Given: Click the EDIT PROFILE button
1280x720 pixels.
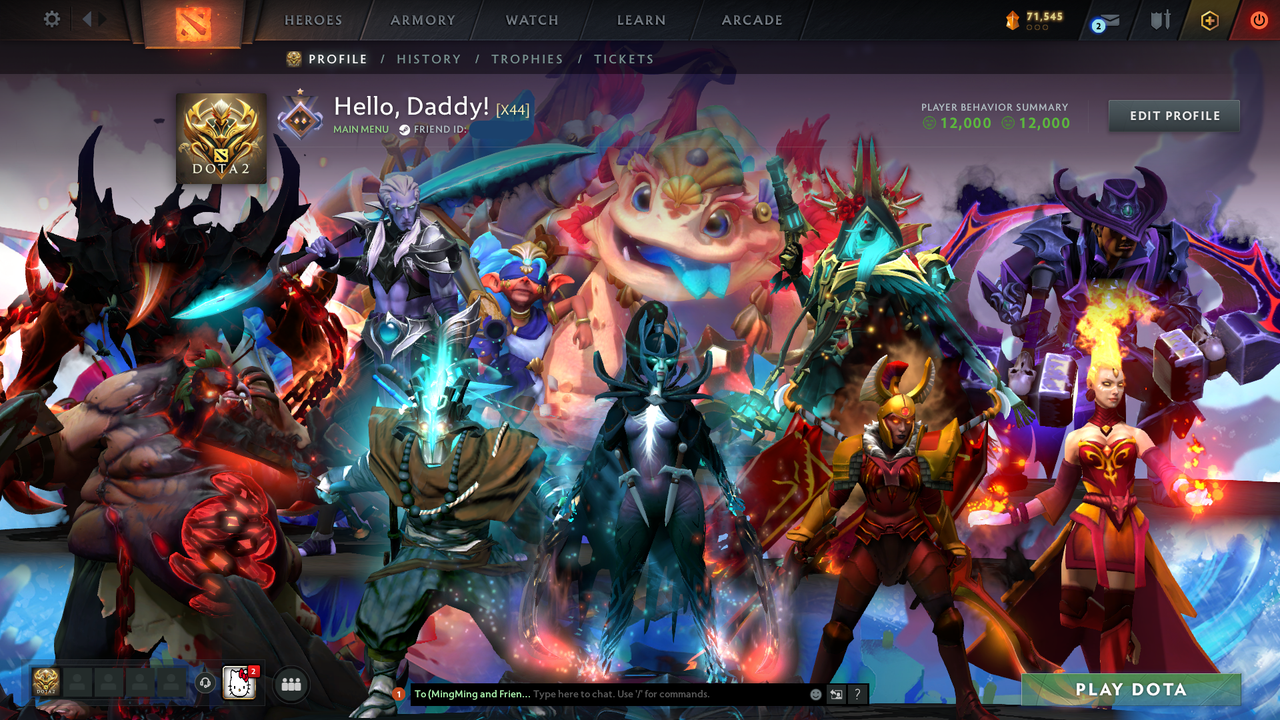Looking at the screenshot, I should (1173, 115).
